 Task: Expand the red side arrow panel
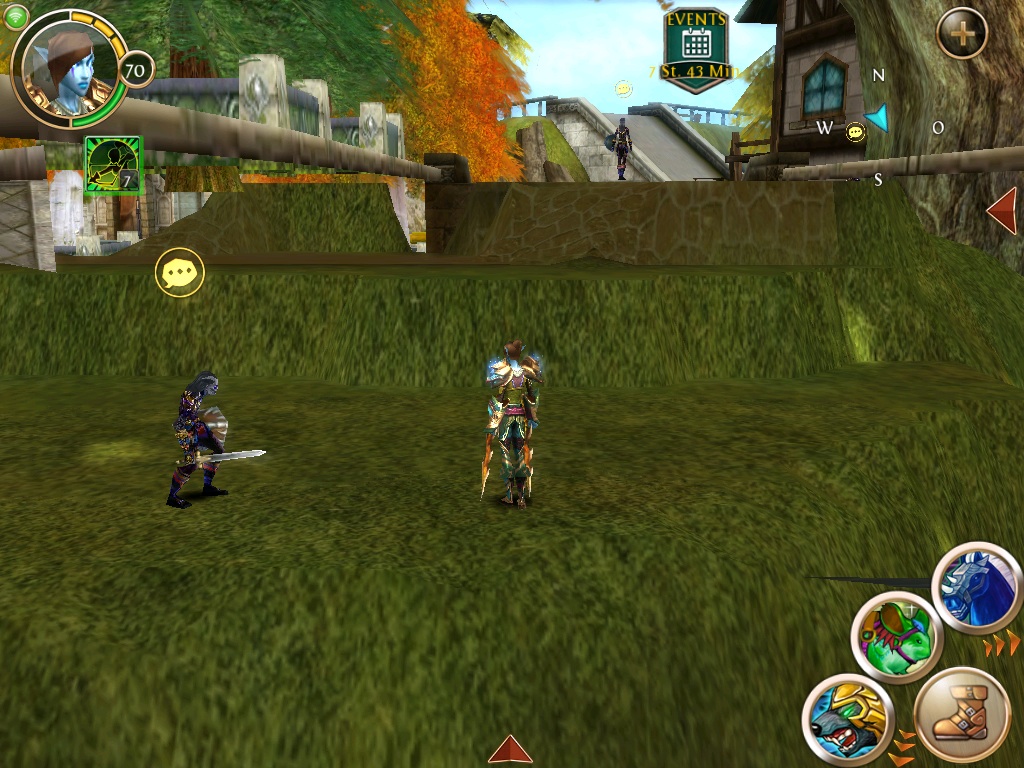[x=1002, y=211]
